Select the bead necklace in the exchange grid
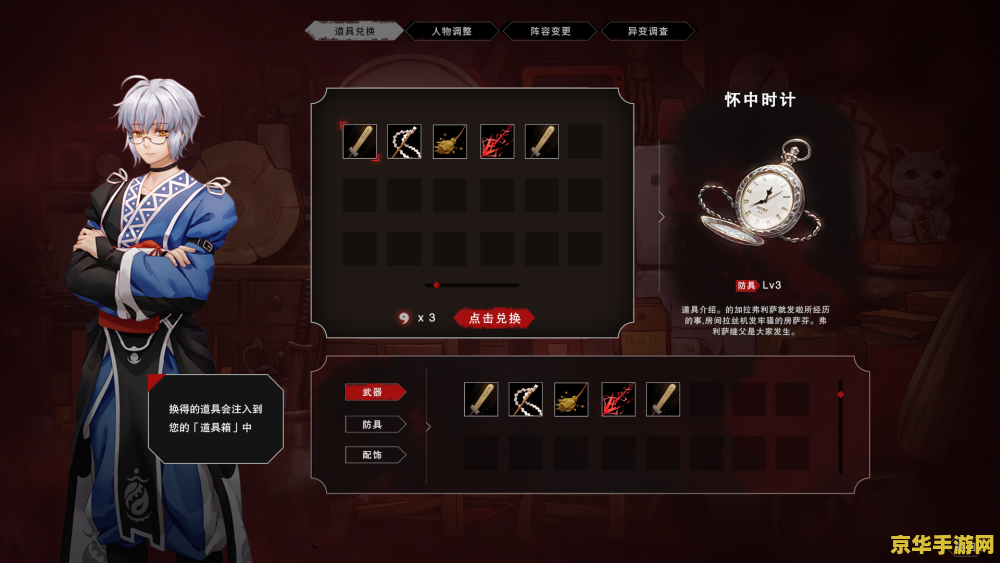The image size is (1000, 563). pos(404,142)
